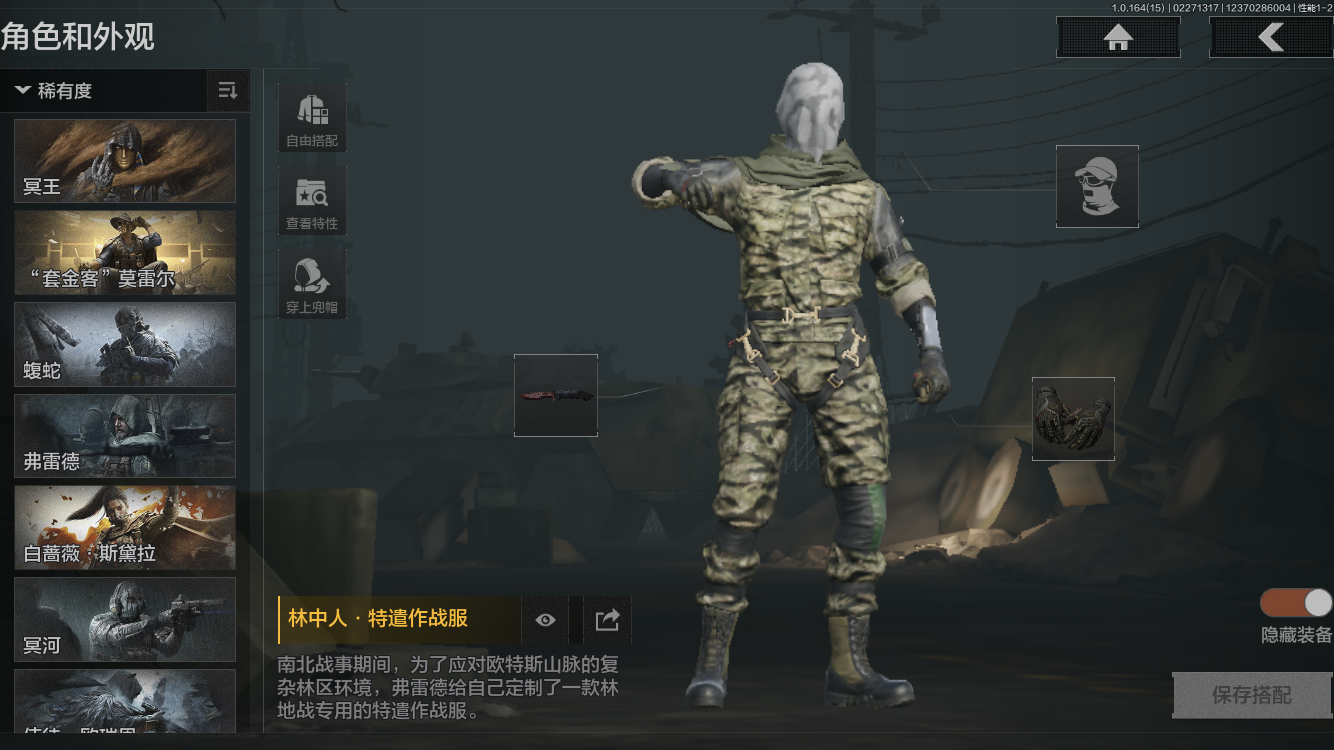Click the home icon at top right
1334x750 pixels.
coord(1117,37)
